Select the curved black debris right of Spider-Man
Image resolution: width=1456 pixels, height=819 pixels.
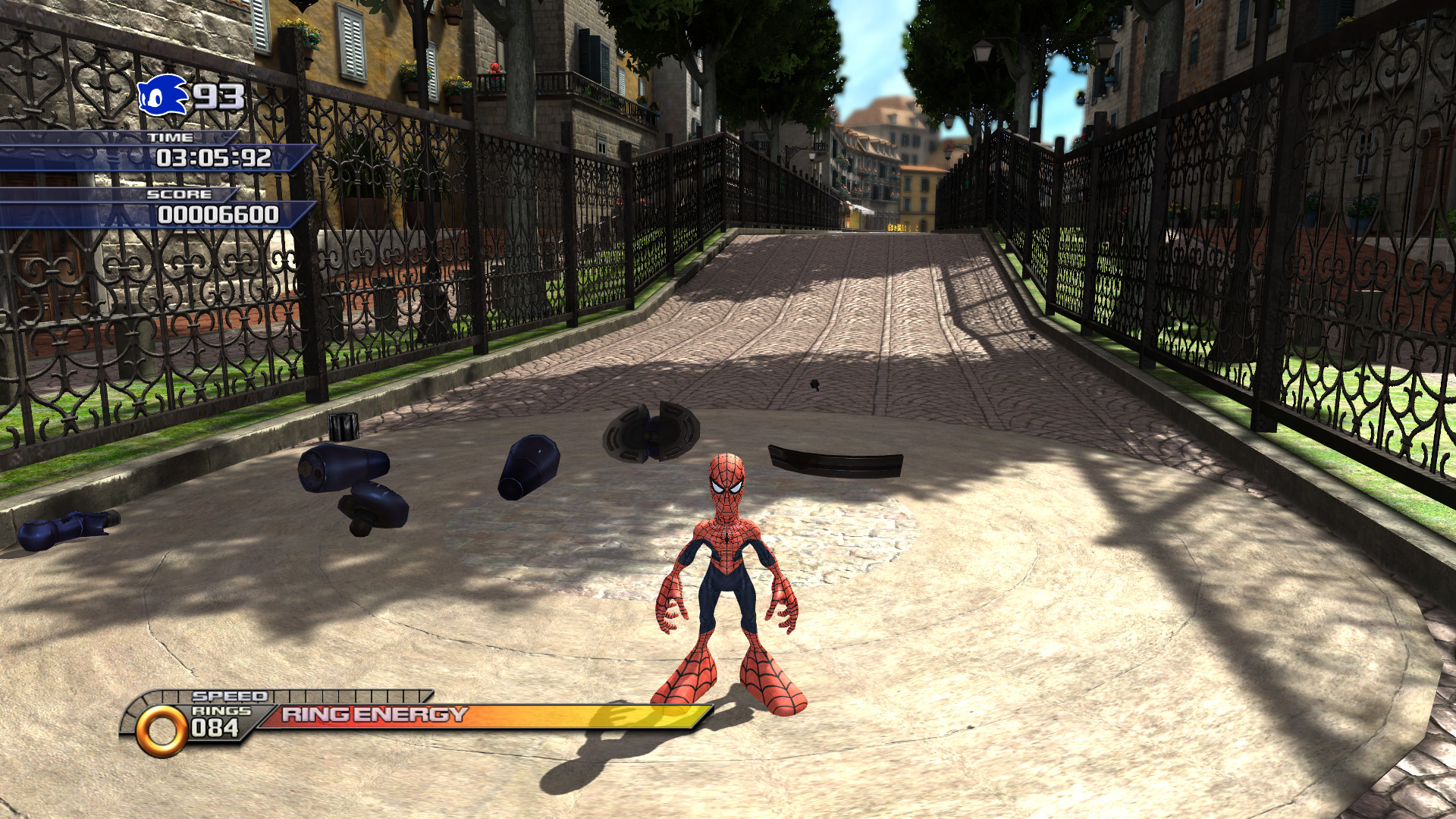click(x=834, y=459)
